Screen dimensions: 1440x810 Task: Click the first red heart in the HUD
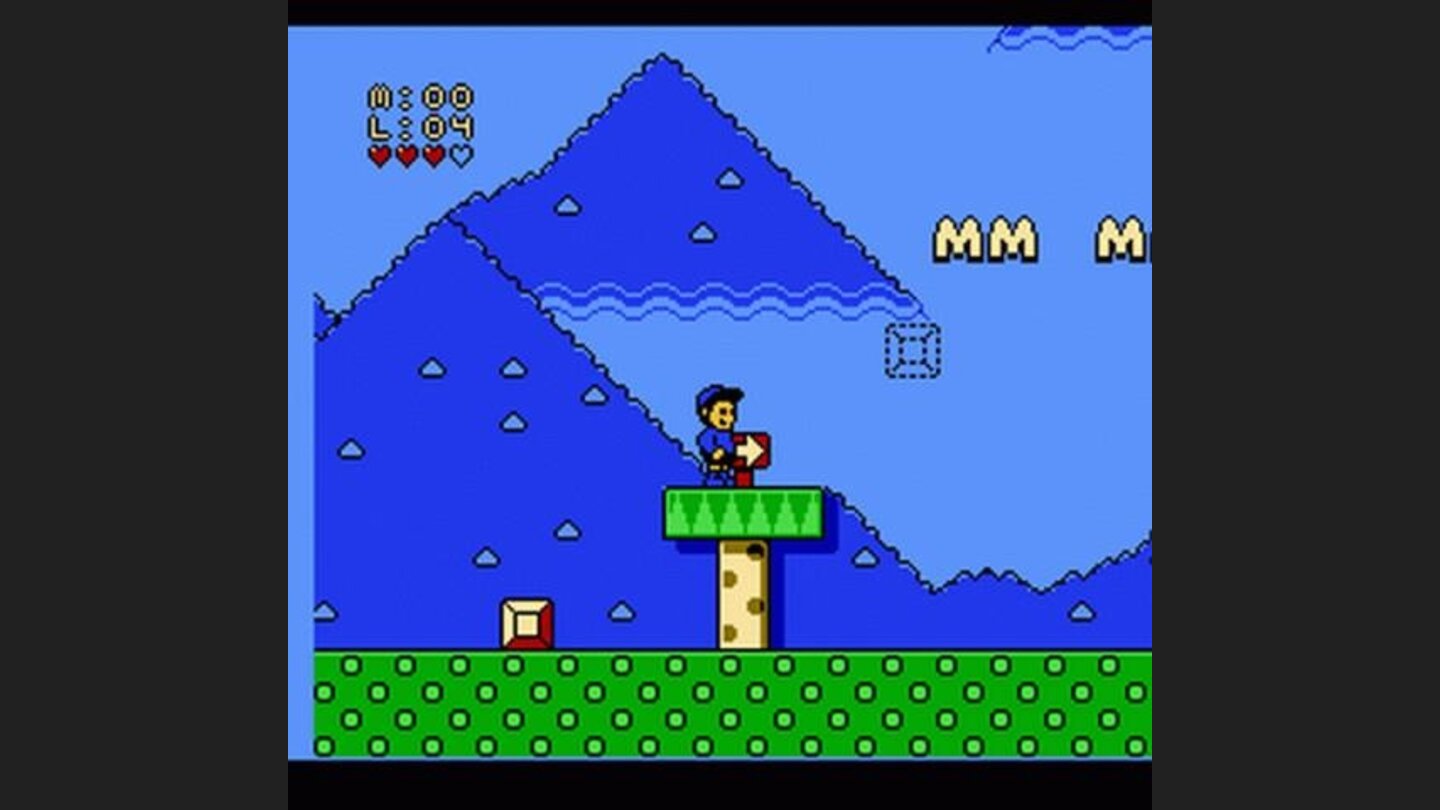coord(380,156)
